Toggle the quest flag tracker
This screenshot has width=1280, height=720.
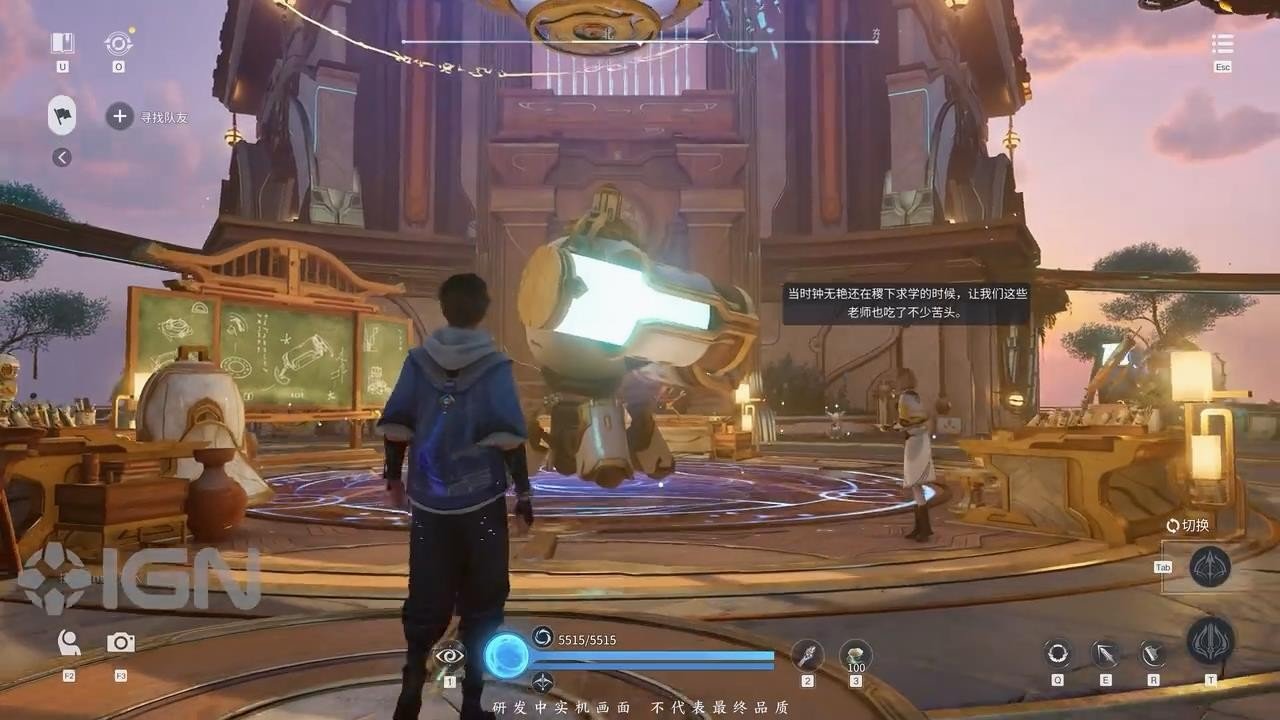[x=61, y=116]
